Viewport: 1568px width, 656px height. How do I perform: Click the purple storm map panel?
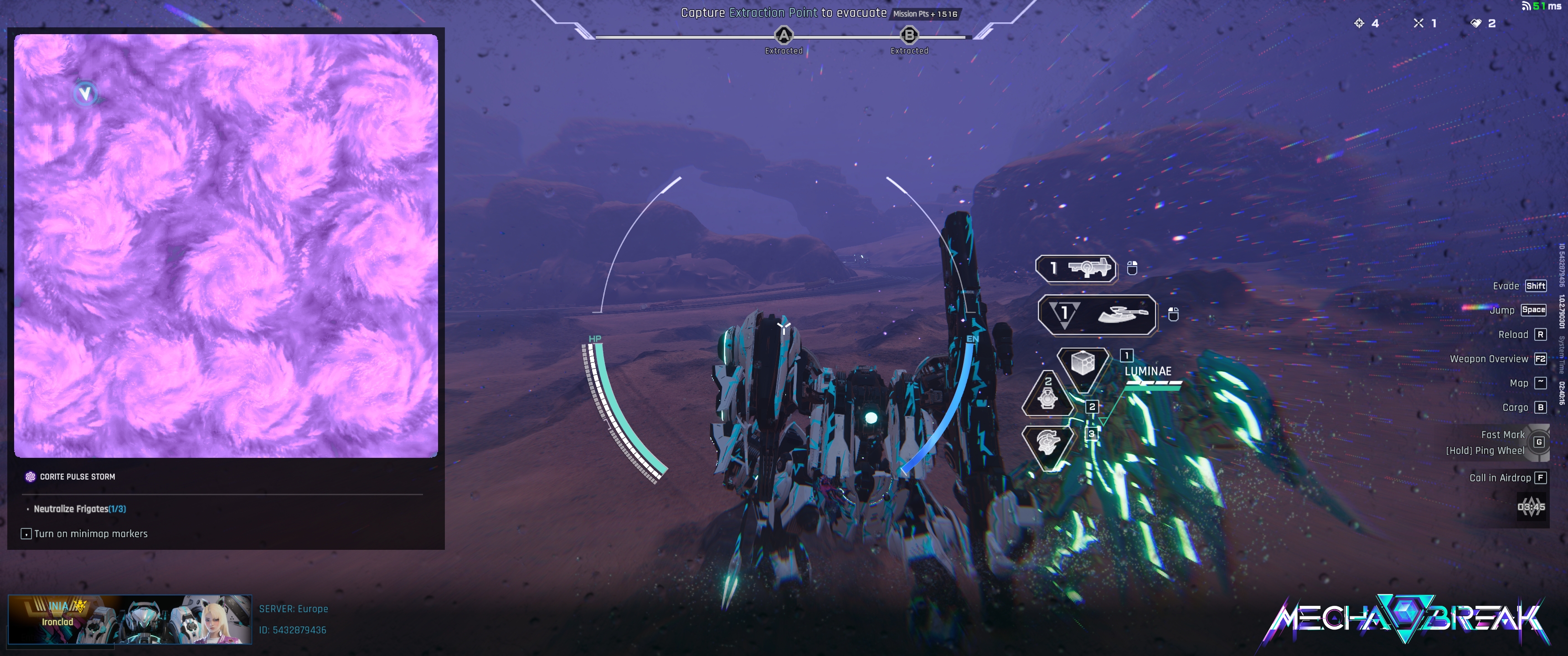(x=226, y=246)
